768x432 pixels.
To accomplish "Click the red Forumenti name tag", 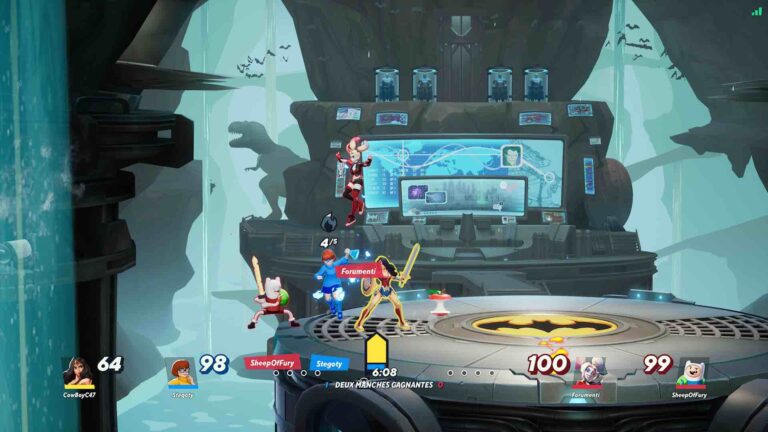I will (x=356, y=271).
